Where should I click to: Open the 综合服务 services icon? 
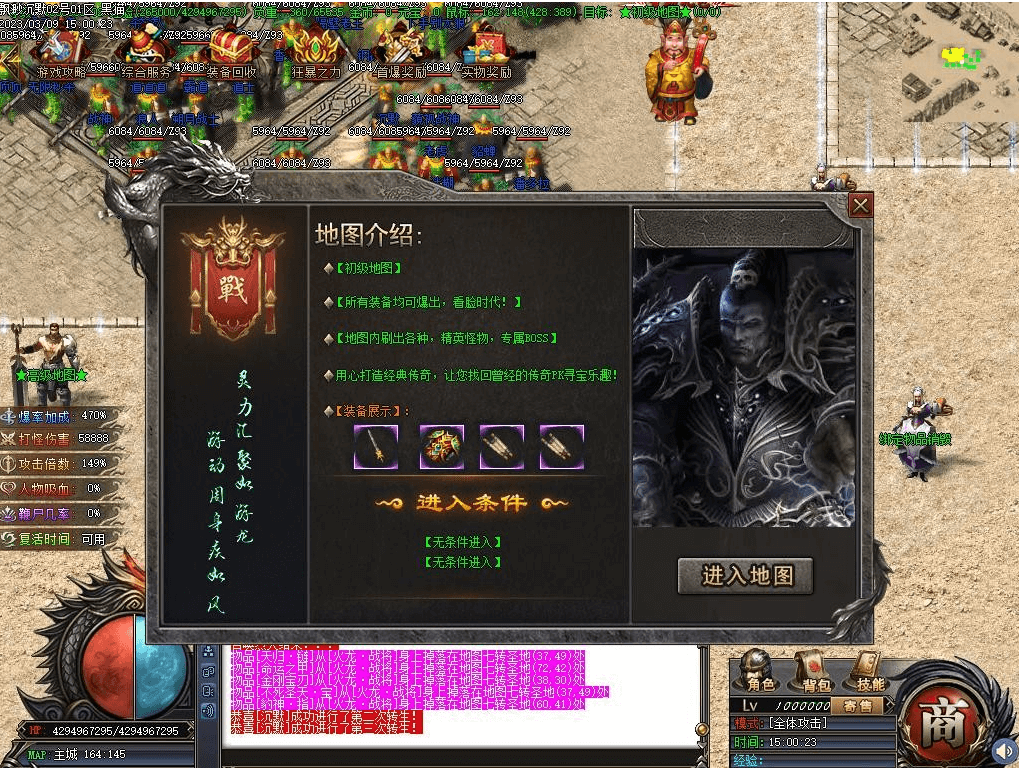[144, 52]
